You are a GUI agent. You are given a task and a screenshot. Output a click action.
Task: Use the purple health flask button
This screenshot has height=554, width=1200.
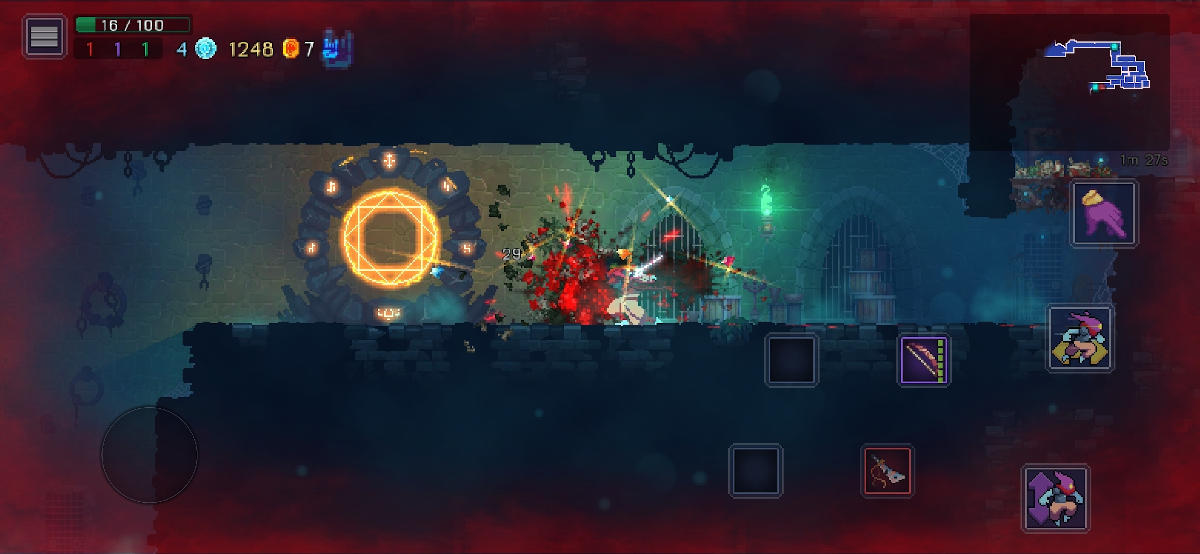click(x=1104, y=213)
